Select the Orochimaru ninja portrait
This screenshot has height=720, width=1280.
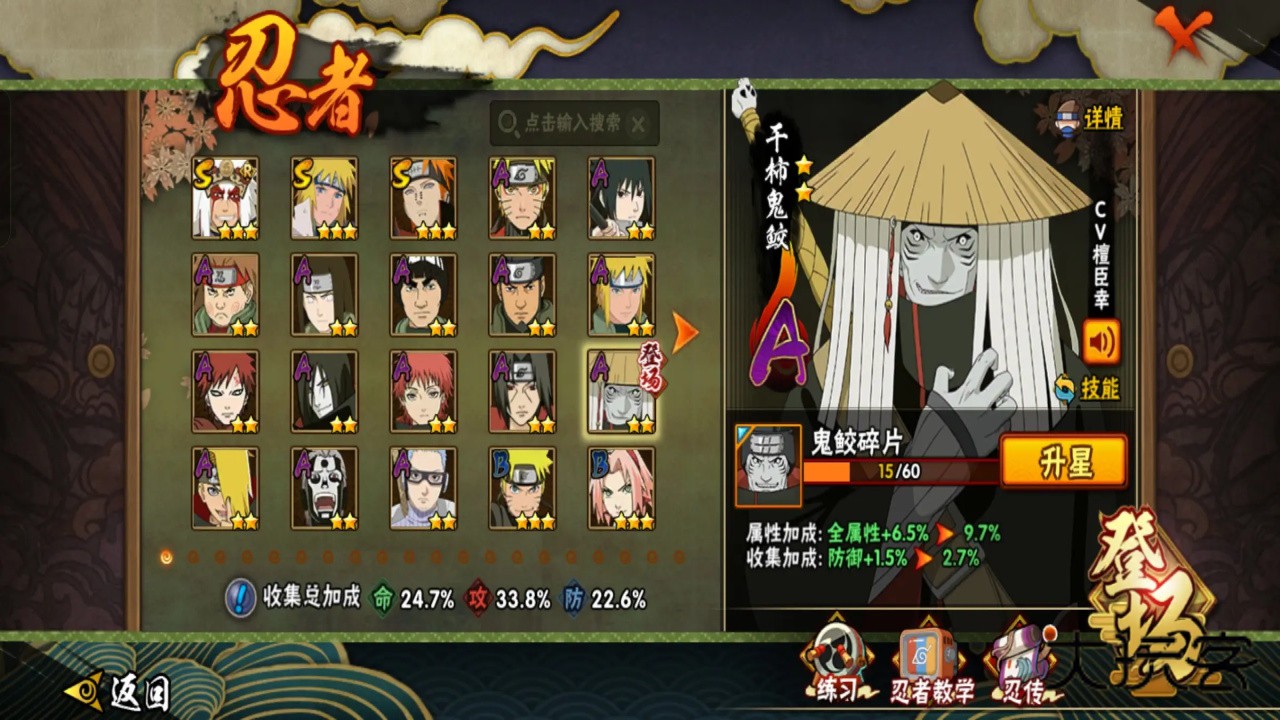[324, 391]
